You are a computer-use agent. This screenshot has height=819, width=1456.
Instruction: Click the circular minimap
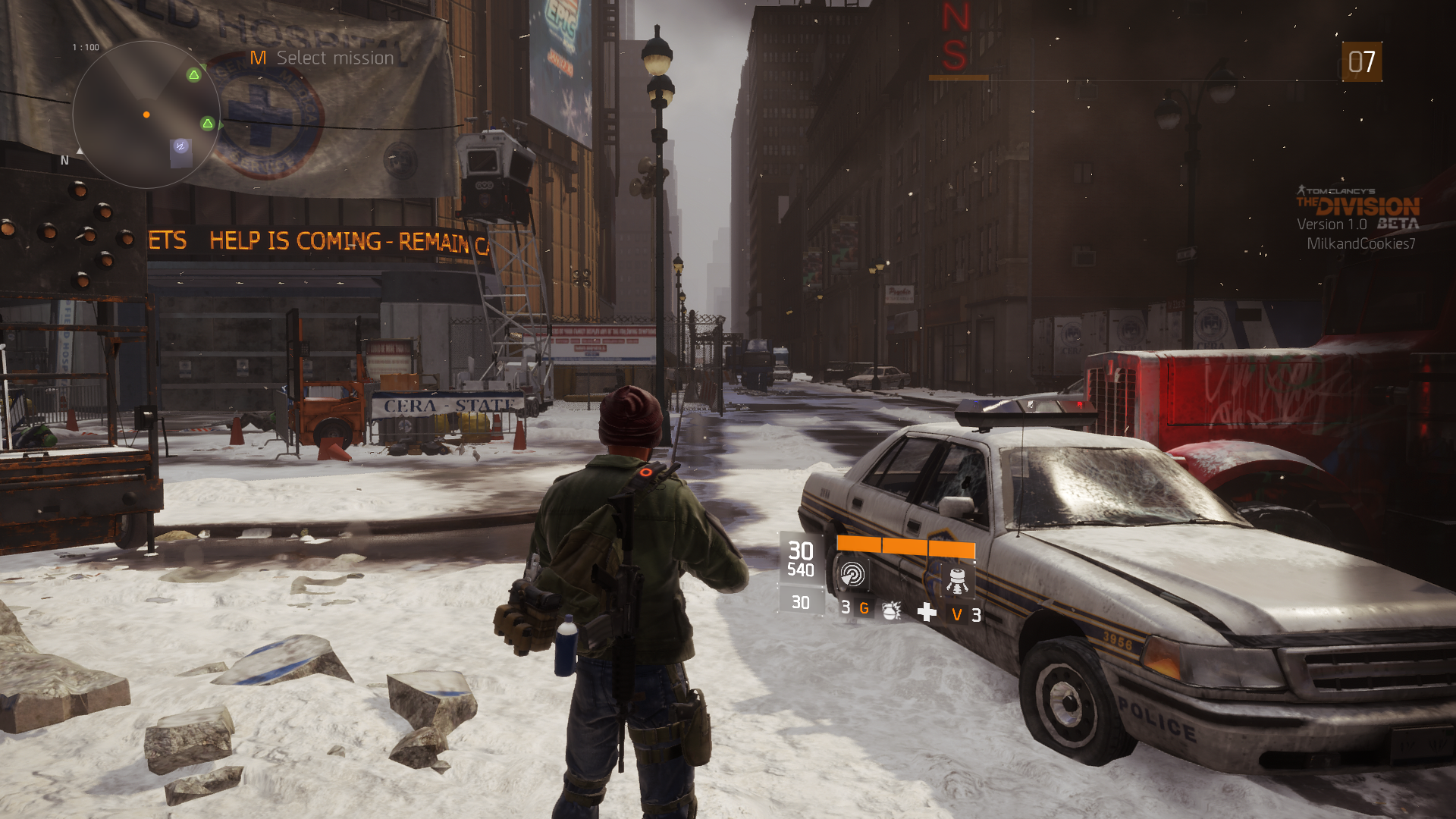click(x=146, y=115)
